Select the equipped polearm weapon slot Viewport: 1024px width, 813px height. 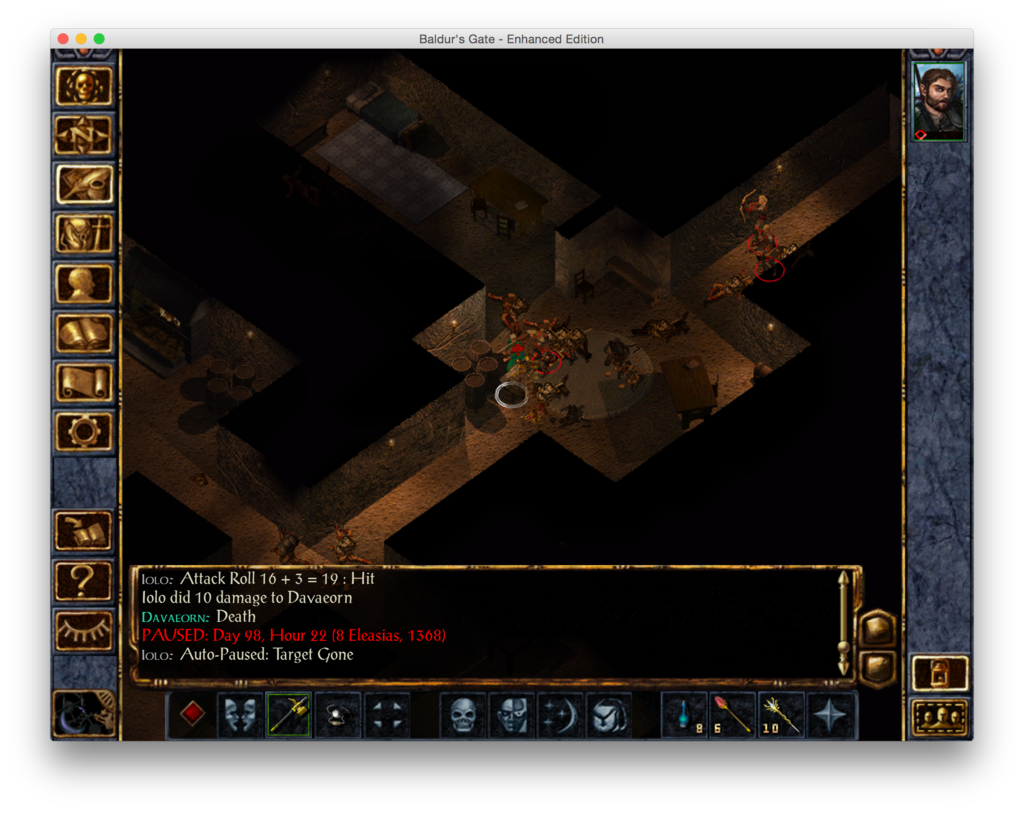(289, 714)
